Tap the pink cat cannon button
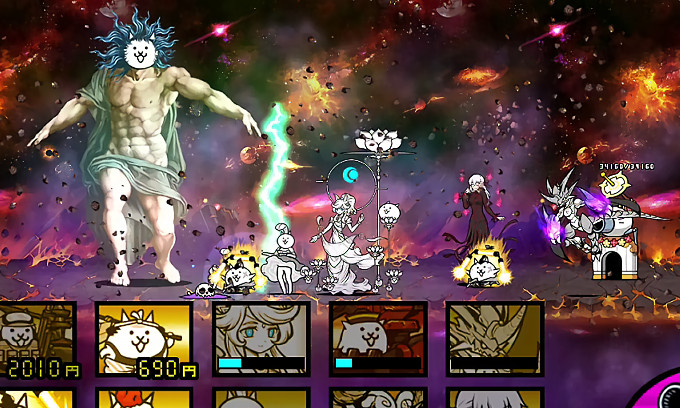 [x=662, y=392]
